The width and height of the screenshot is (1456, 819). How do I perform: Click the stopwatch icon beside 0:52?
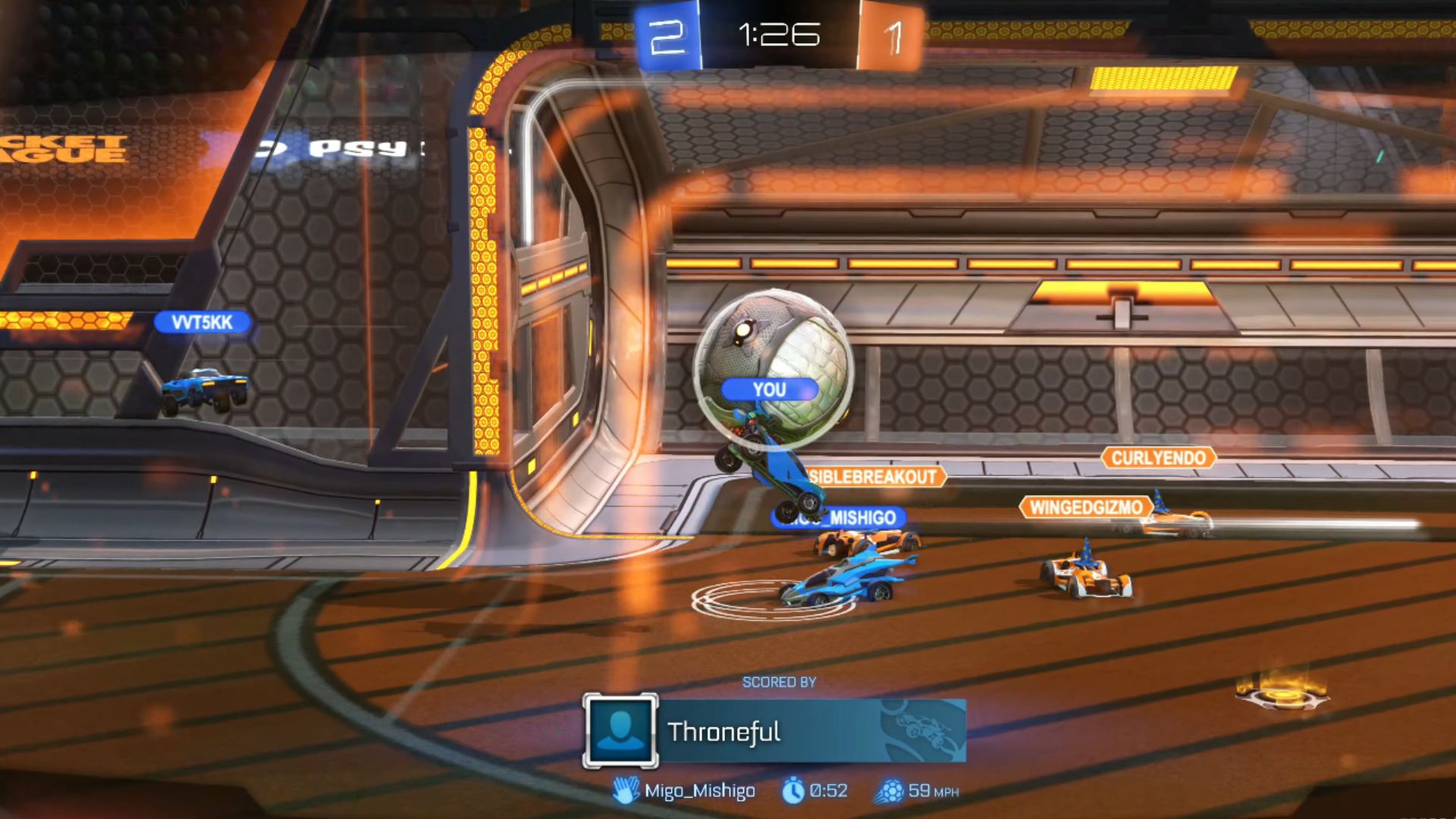(793, 790)
